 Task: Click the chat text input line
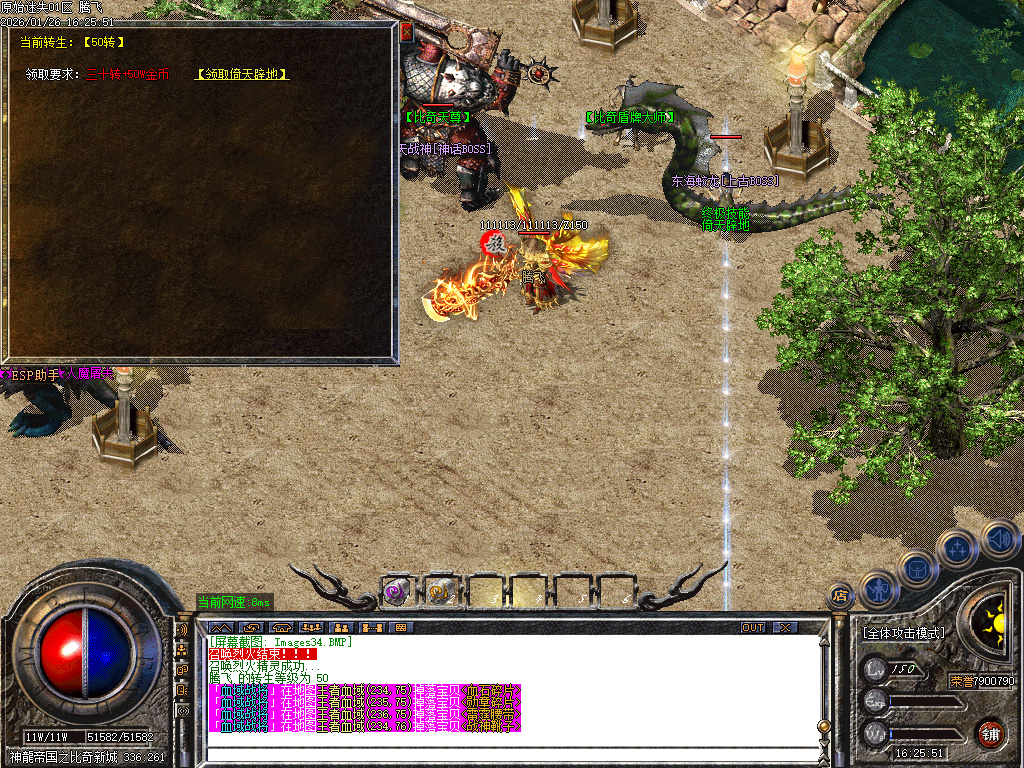[510, 753]
